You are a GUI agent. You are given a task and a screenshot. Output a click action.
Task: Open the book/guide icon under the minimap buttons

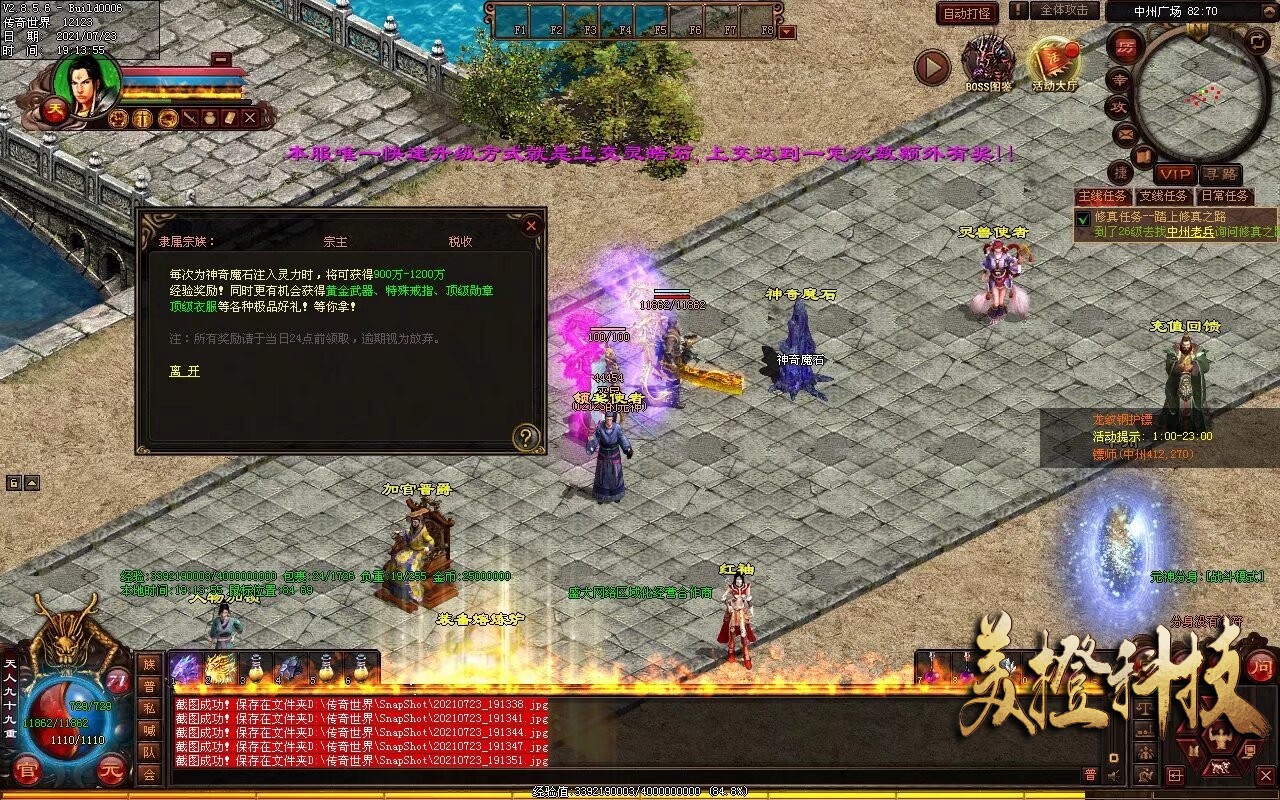(1142, 154)
